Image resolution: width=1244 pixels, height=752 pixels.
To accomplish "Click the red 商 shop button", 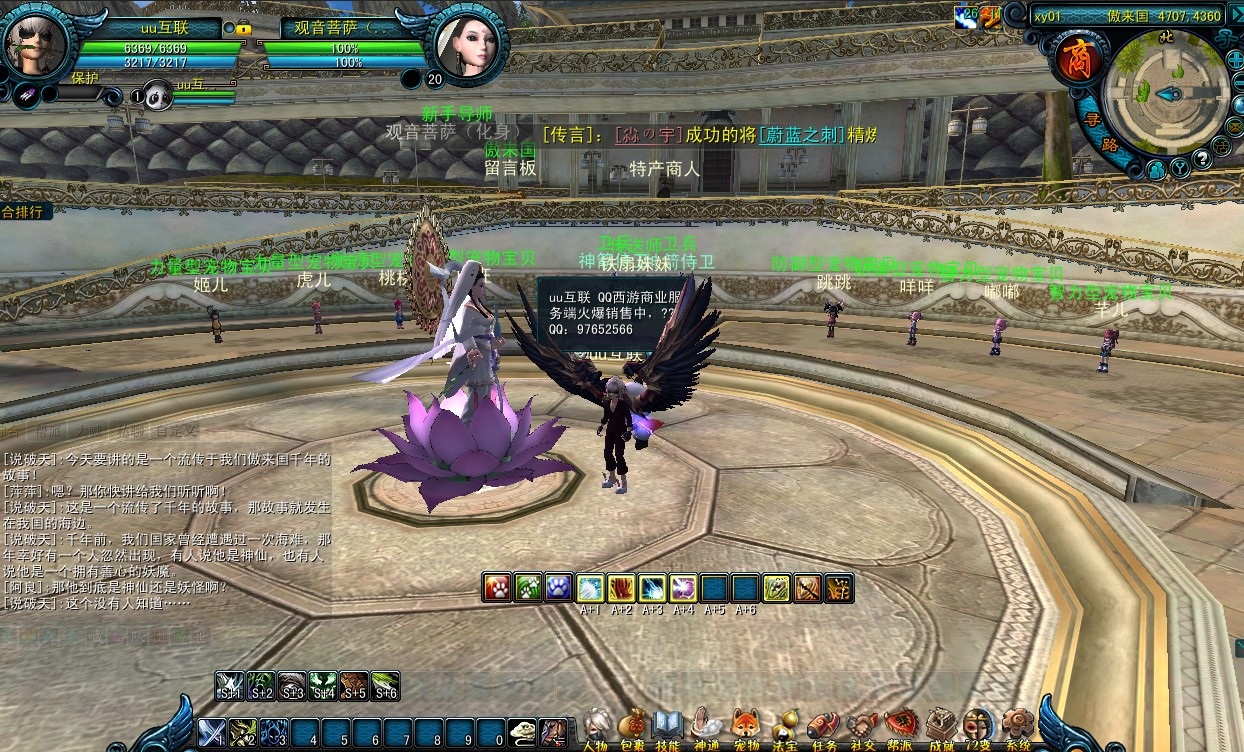I will (x=1078, y=58).
